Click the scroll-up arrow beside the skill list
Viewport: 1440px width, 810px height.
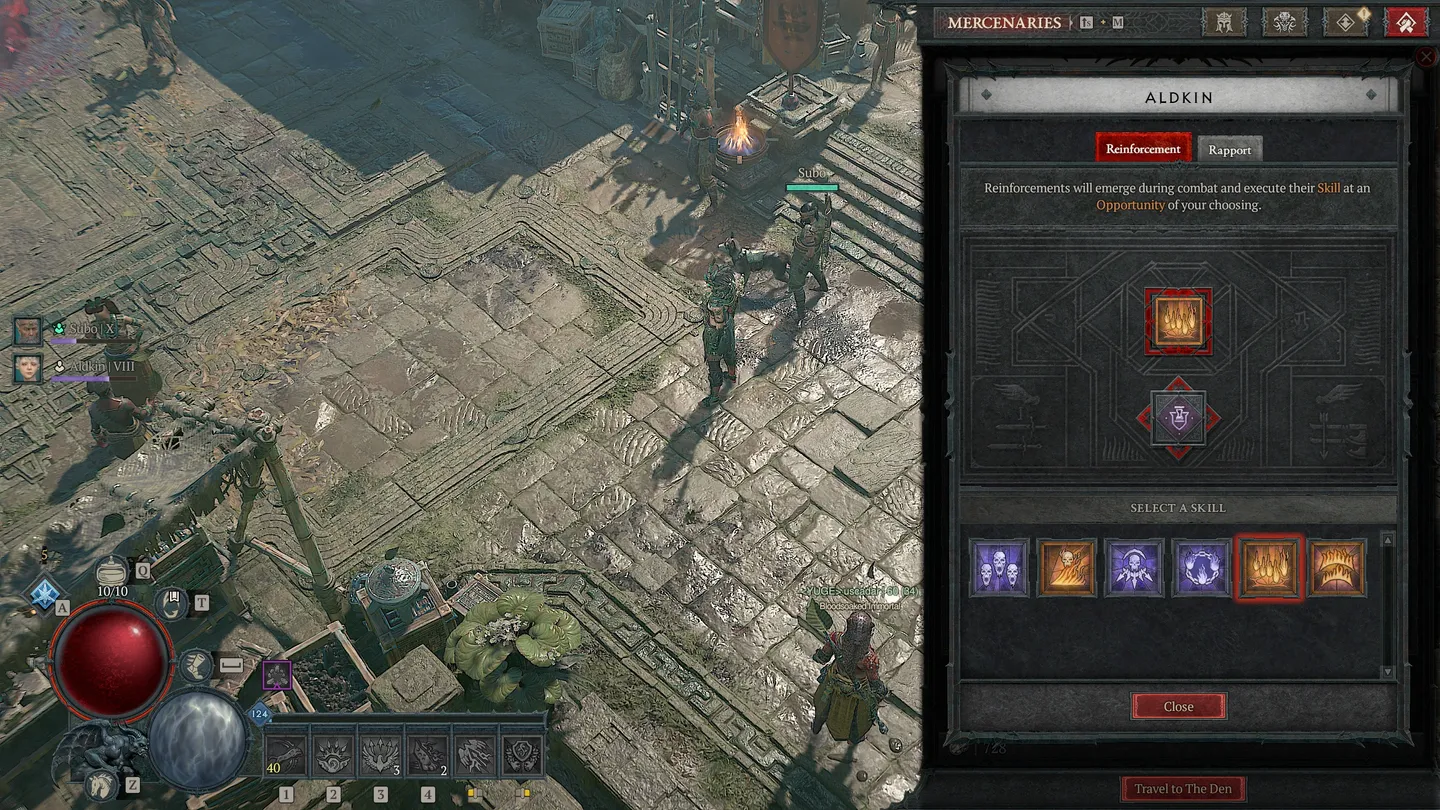pos(1387,540)
